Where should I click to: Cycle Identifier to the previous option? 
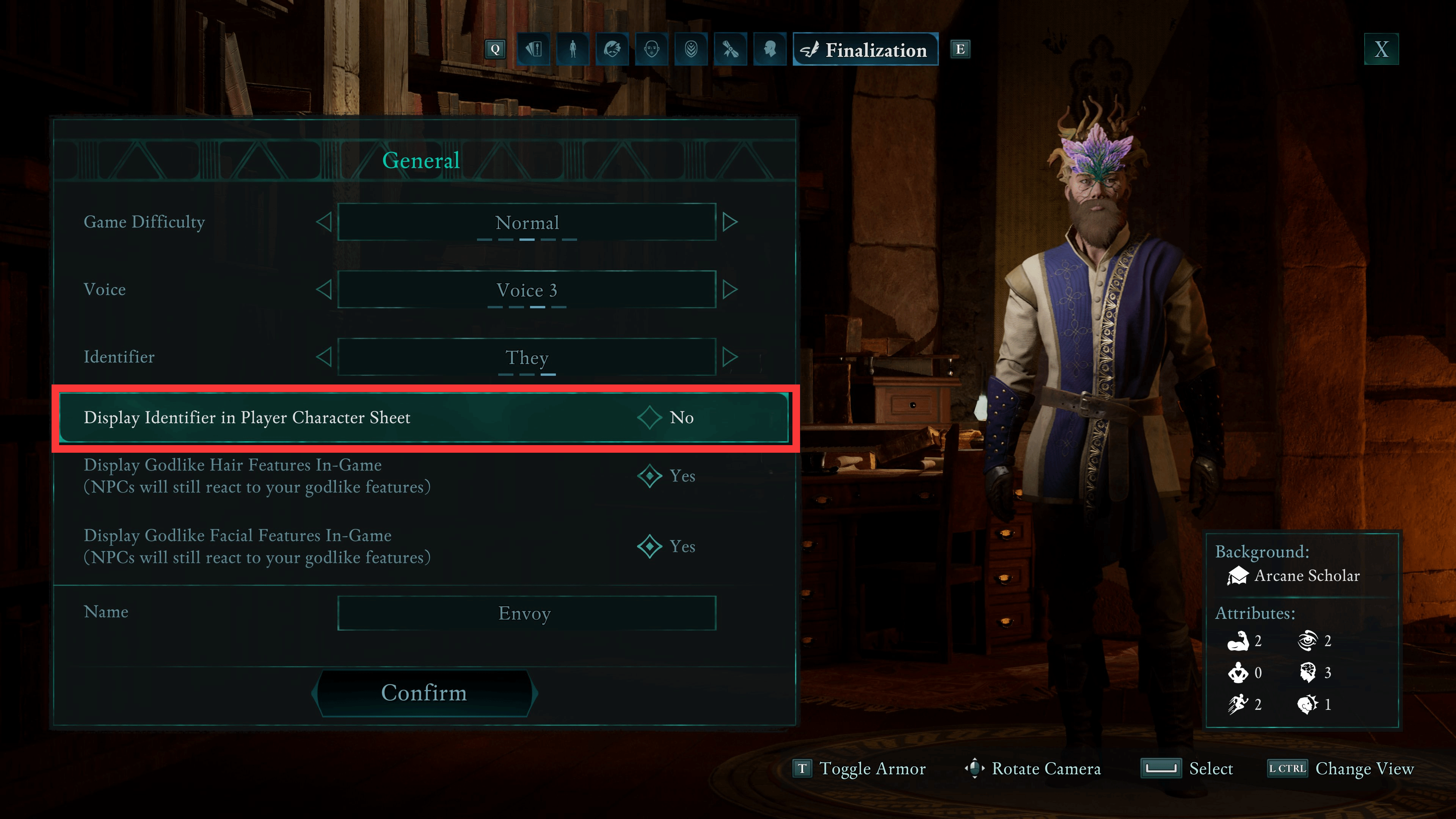click(324, 357)
